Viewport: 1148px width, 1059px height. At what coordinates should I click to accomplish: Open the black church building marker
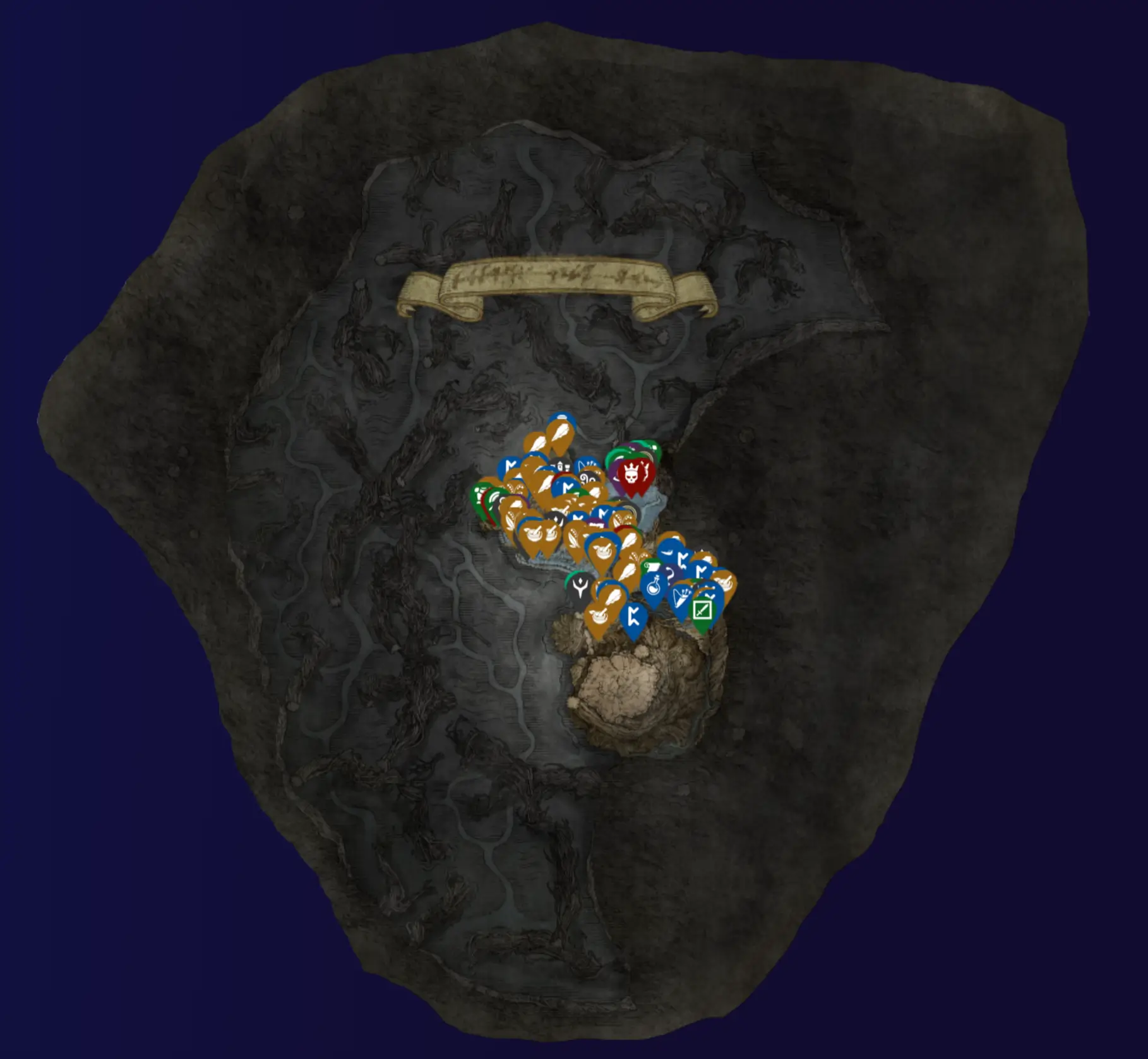(x=561, y=465)
